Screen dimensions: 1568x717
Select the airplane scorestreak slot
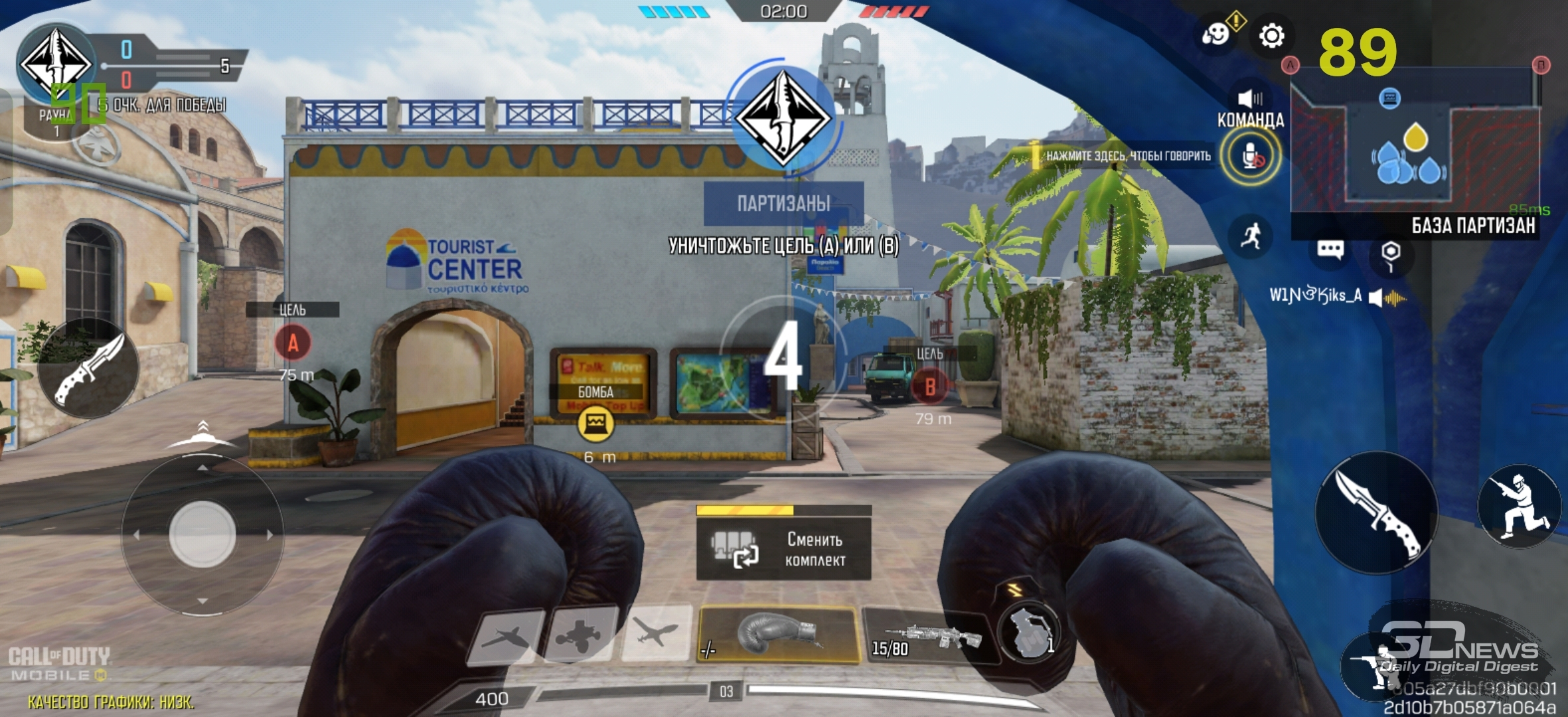(656, 633)
